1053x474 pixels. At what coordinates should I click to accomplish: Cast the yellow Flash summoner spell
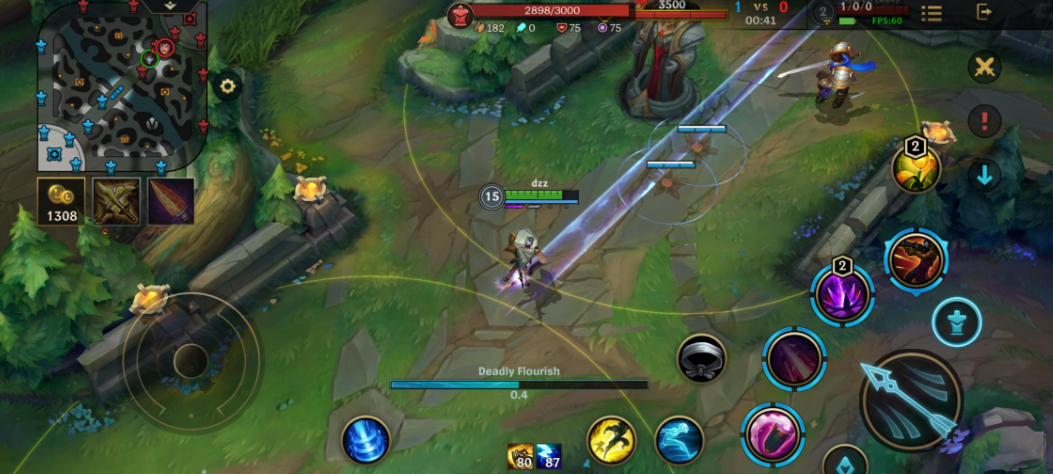[x=611, y=440]
